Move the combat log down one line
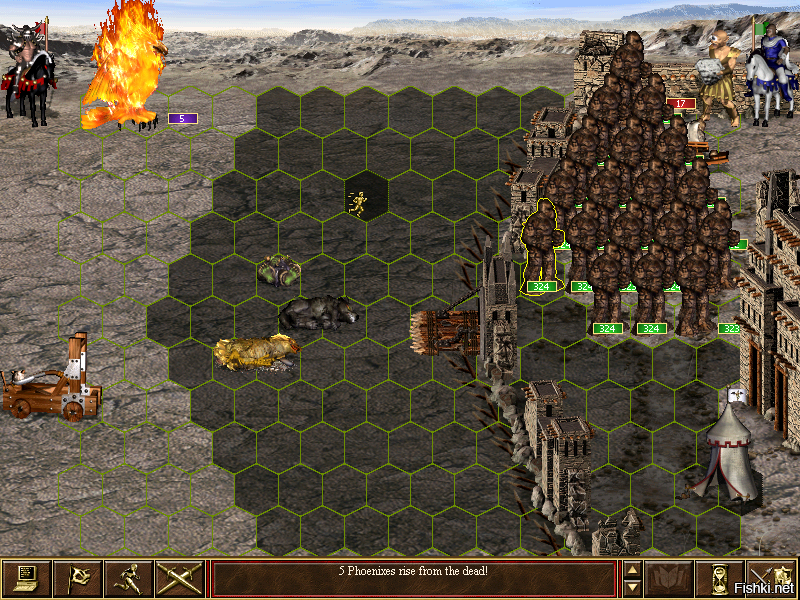800x600 pixels. [631, 587]
